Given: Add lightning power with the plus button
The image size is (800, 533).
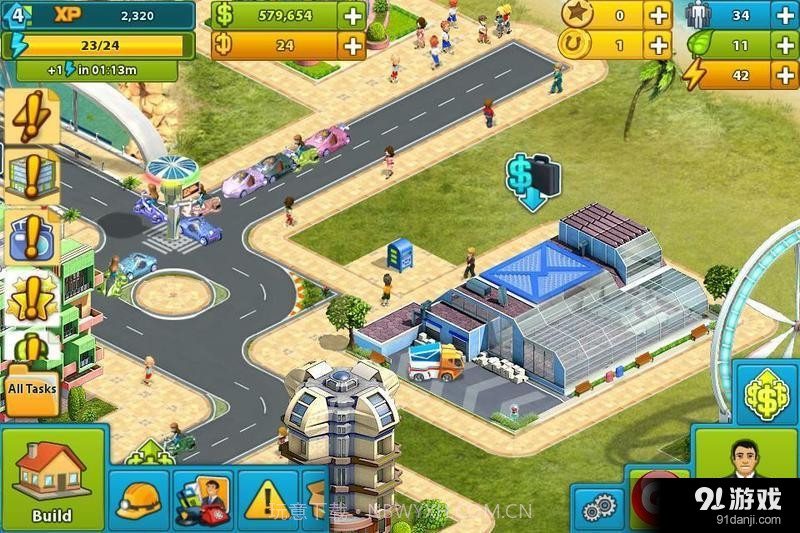Looking at the screenshot, I should [x=785, y=76].
